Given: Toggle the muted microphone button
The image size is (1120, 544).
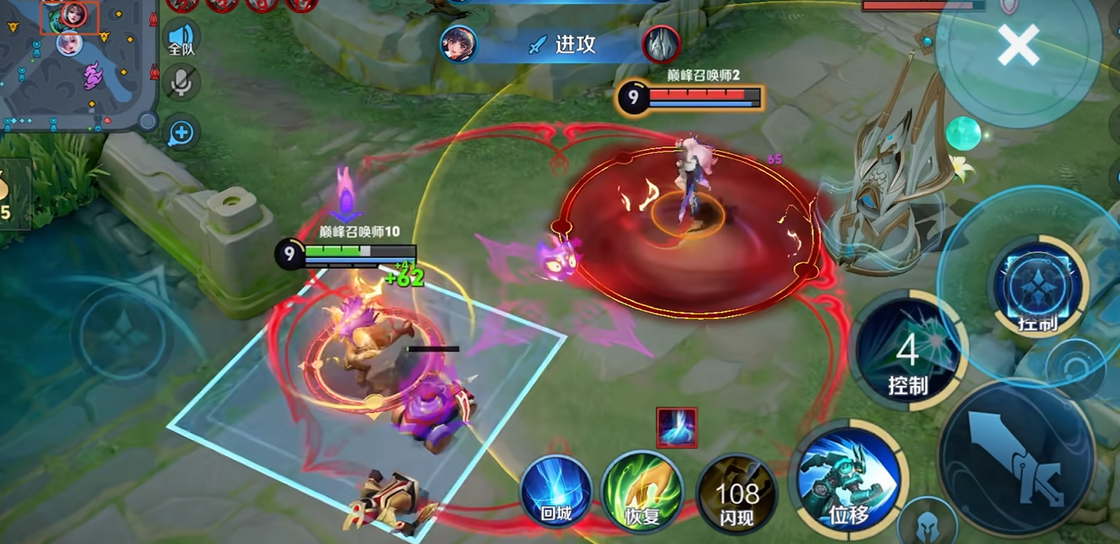Looking at the screenshot, I should click(x=181, y=83).
